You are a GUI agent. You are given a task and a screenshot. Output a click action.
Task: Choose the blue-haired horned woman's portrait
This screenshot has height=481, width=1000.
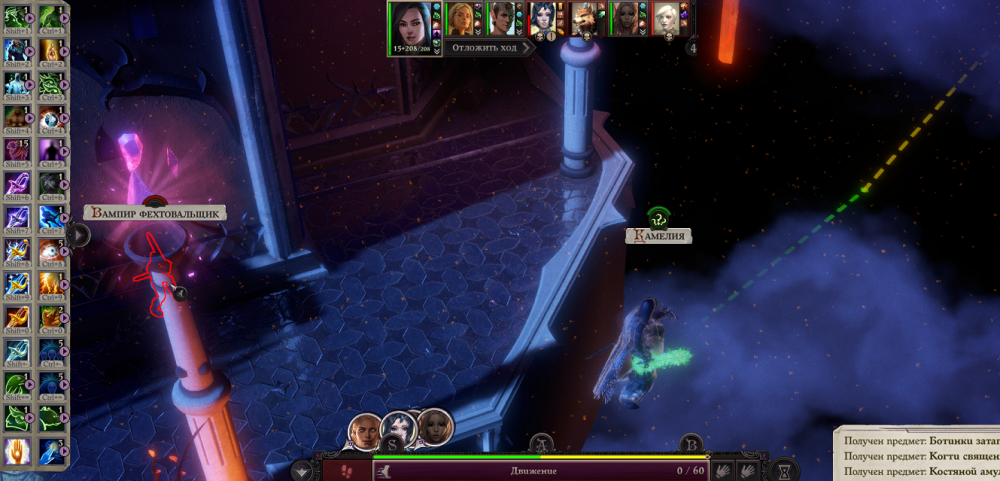click(542, 18)
